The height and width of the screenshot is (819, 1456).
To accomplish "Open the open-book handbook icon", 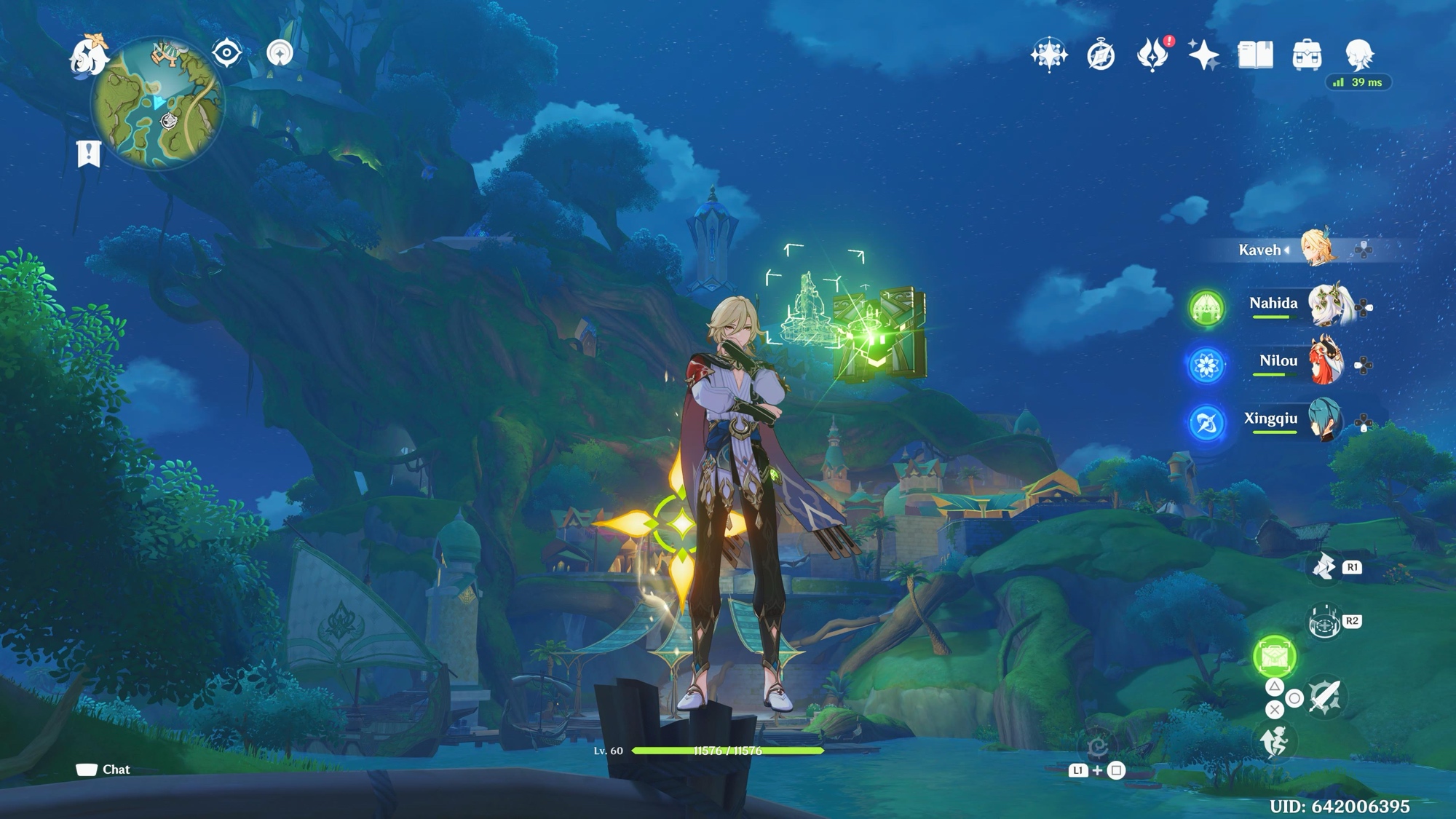I will click(1255, 55).
